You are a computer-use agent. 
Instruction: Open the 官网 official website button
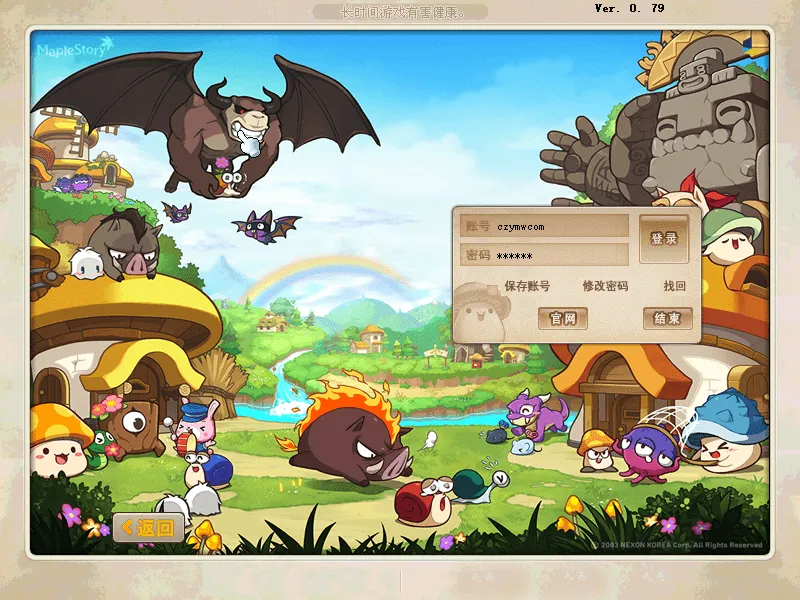[563, 318]
